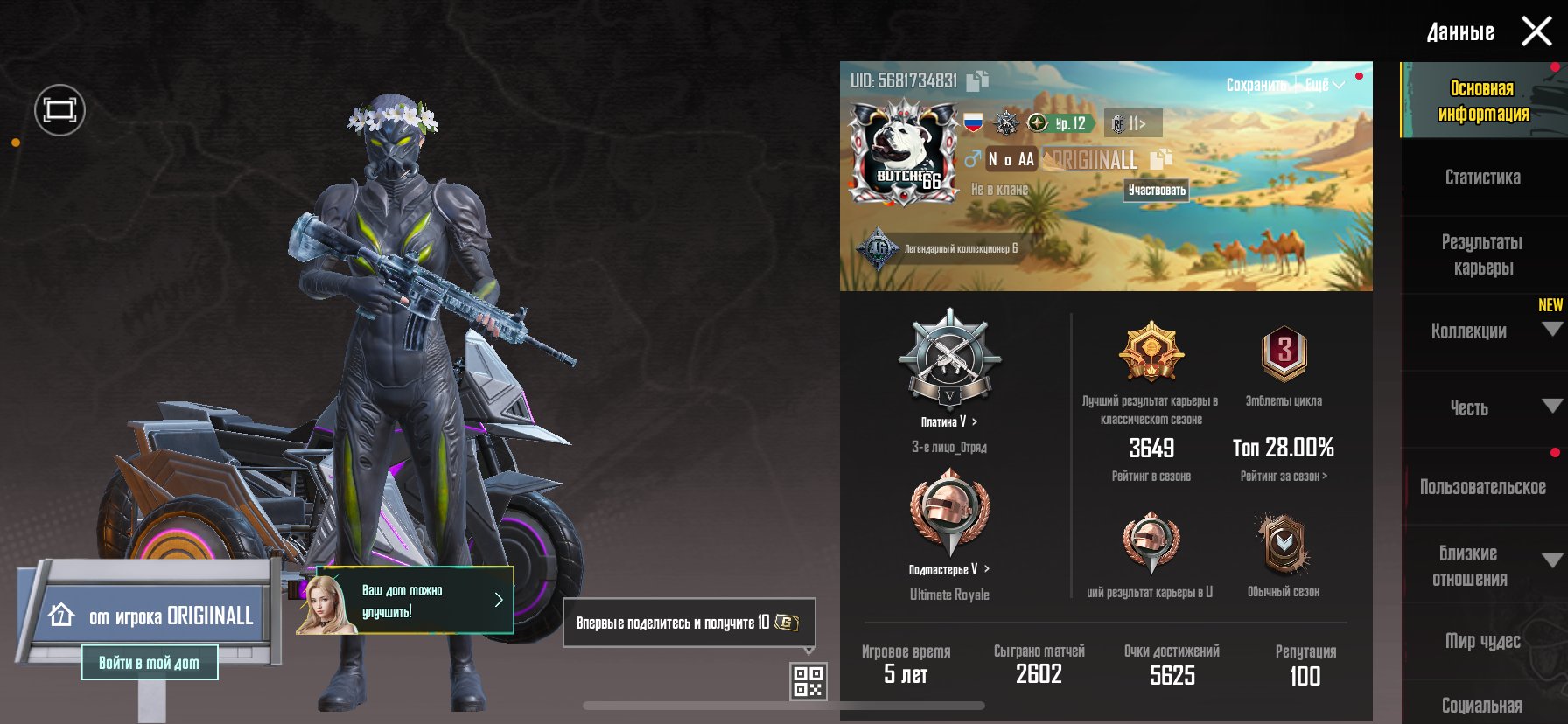Close the Данные profile screen

point(1536,32)
